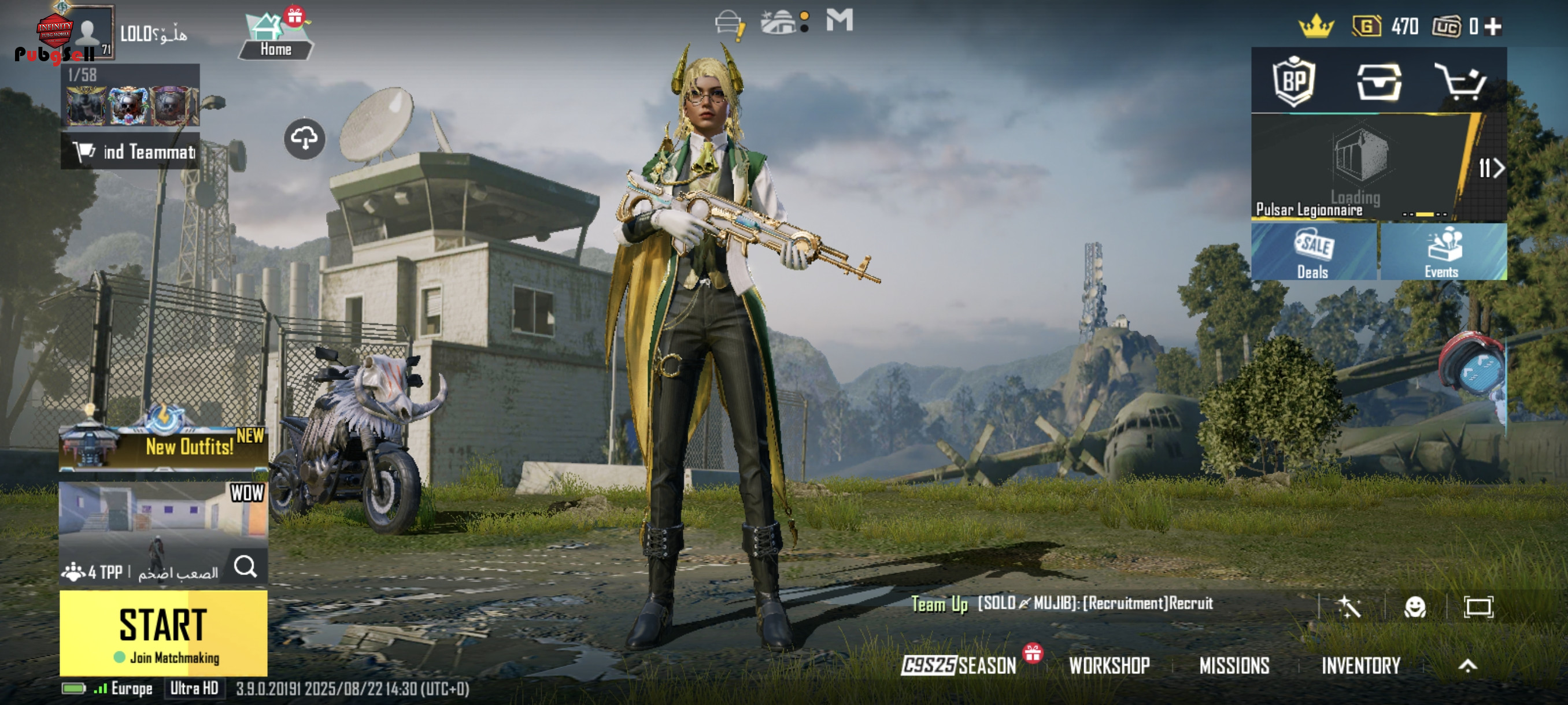Open the Events panel

pyautogui.click(x=1442, y=253)
